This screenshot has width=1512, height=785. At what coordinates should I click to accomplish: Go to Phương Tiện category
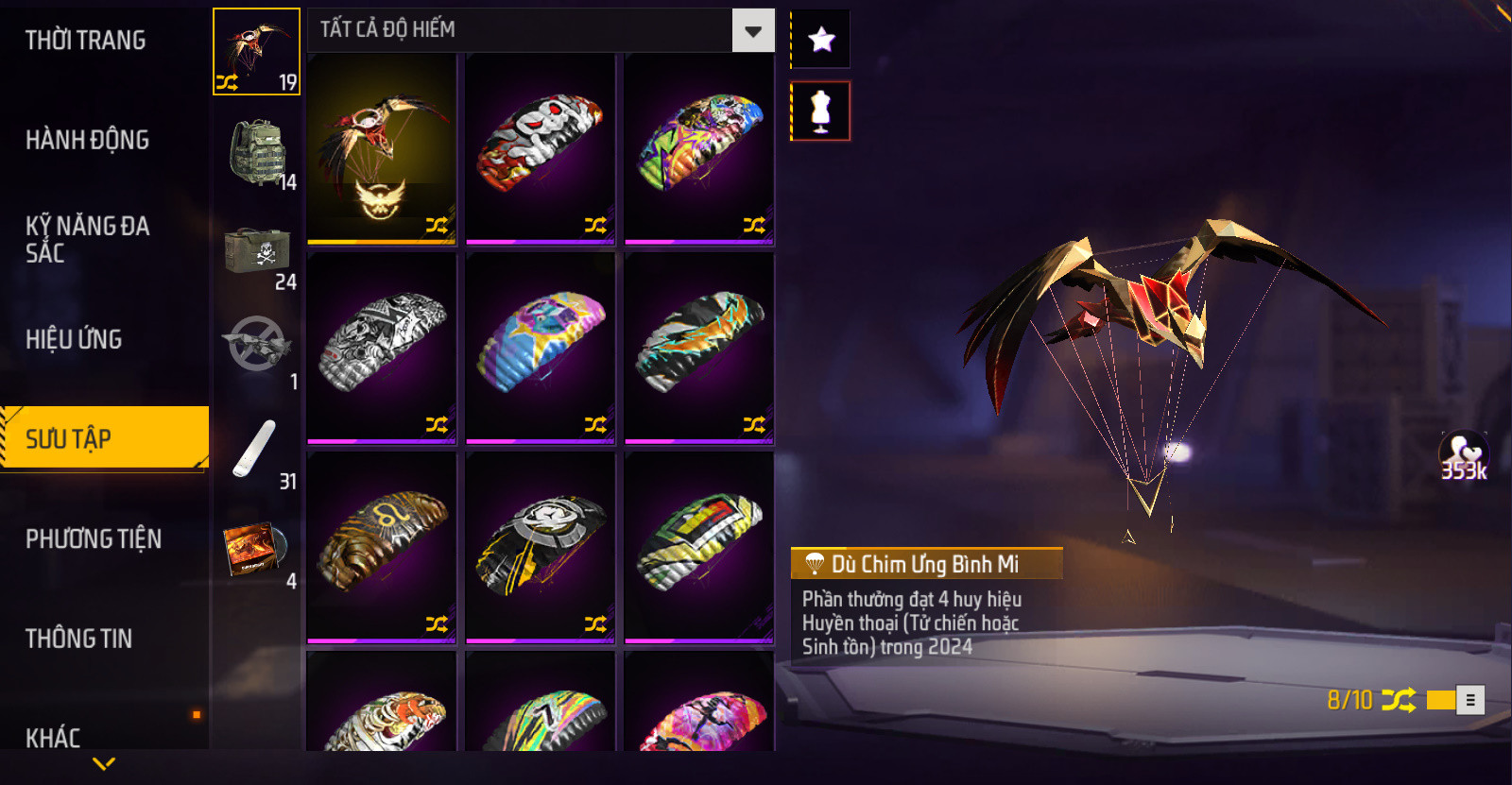(94, 538)
